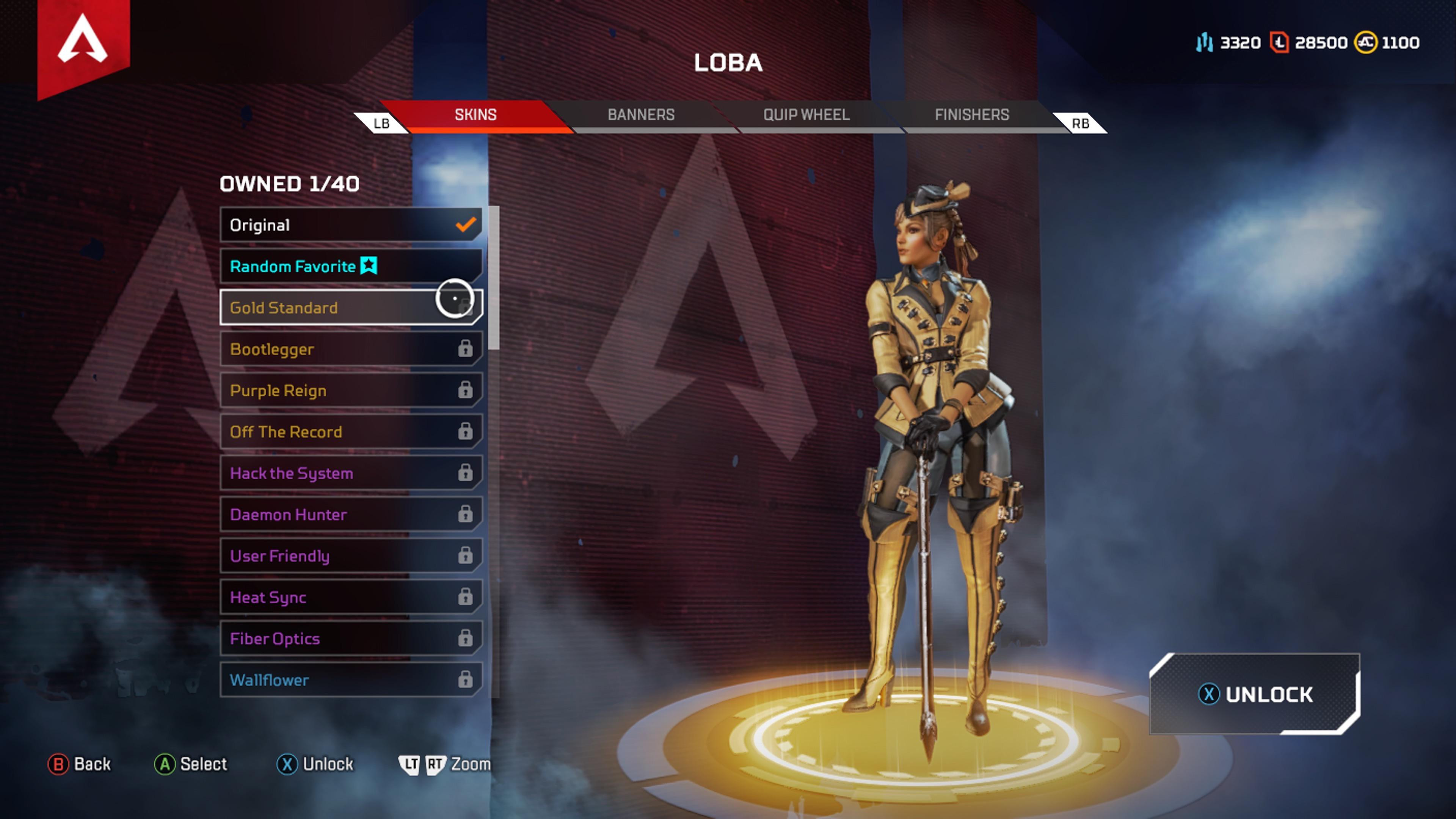Select the Original skin
The image size is (1456, 819).
coord(350,225)
